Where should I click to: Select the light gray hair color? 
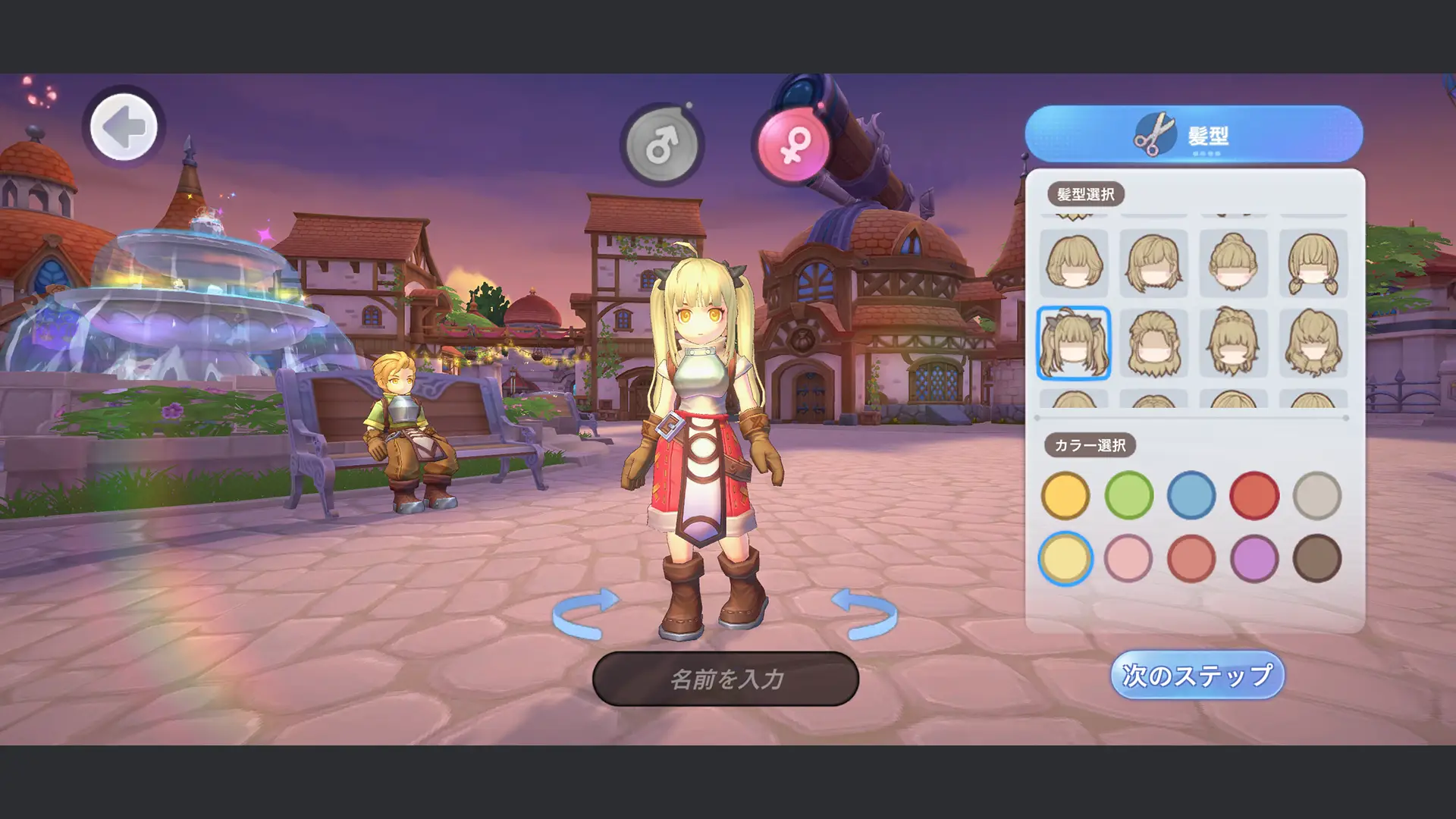click(x=1317, y=496)
